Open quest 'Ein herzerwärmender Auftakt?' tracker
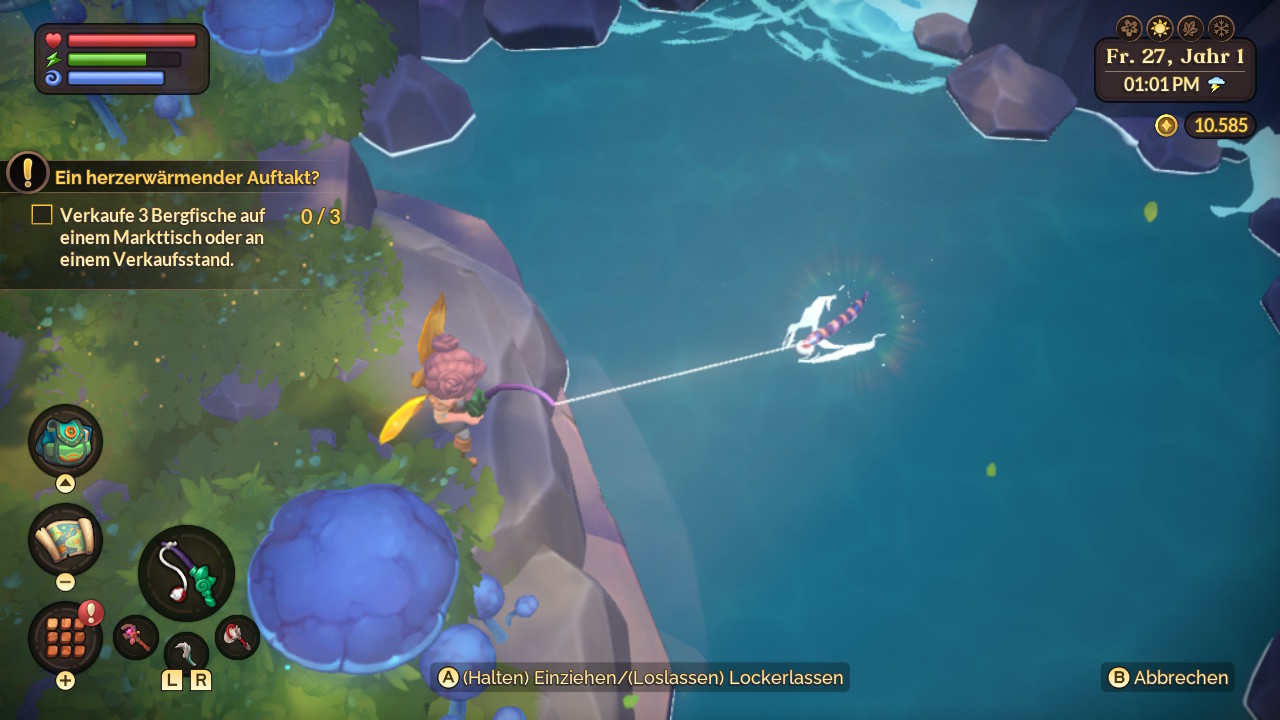 [187, 178]
